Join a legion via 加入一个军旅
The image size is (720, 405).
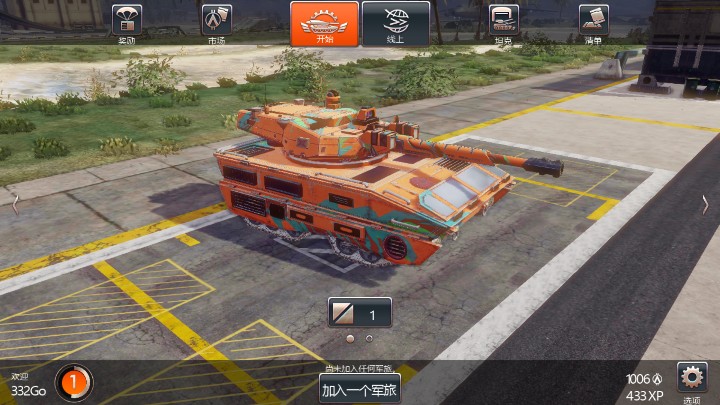(x=360, y=389)
